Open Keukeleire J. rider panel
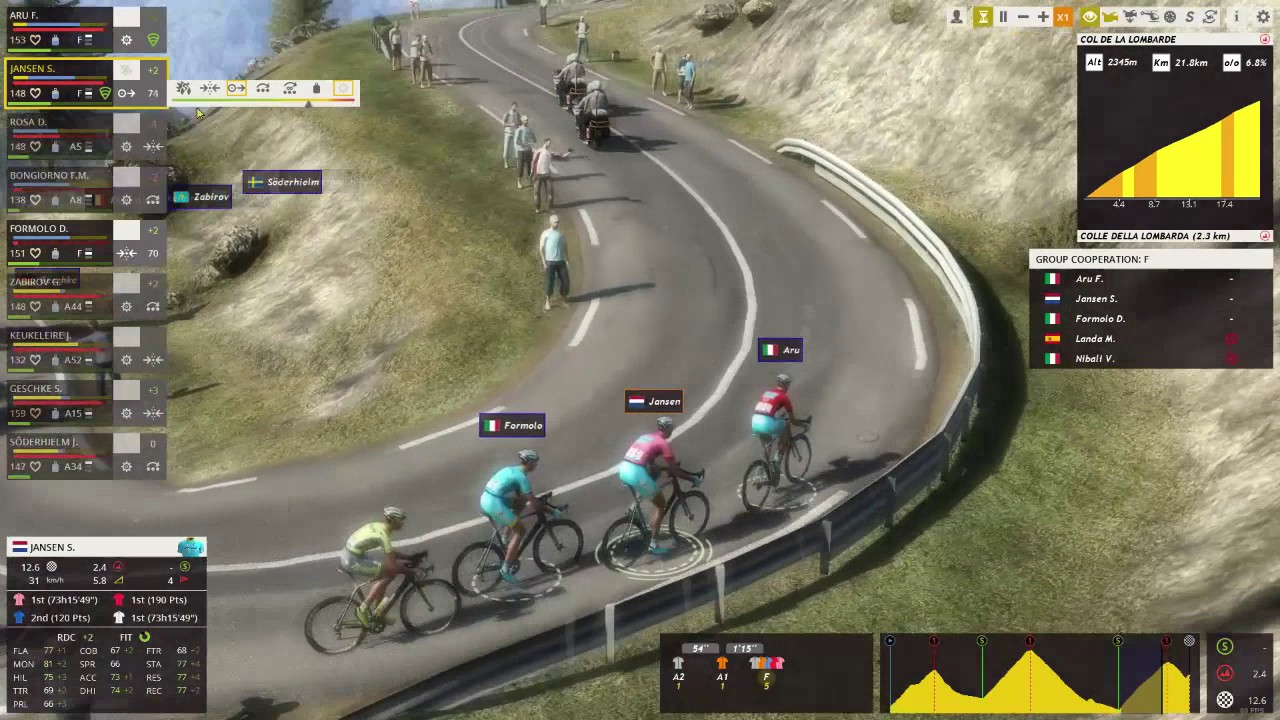The image size is (1280, 720). click(60, 336)
